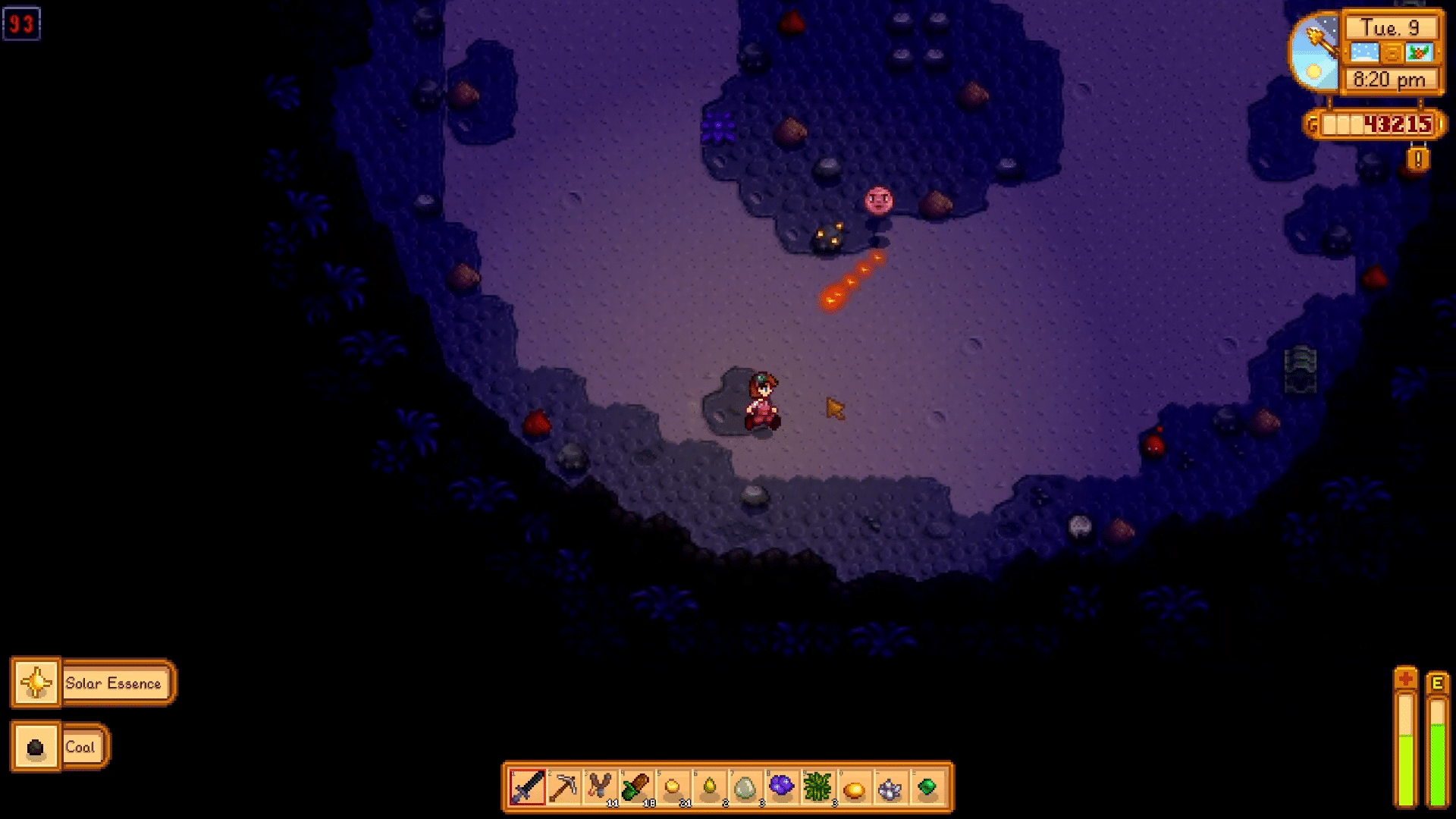Screen dimensions: 1456x819
Task: Equip the slingshot from the hotbar
Action: tap(600, 788)
